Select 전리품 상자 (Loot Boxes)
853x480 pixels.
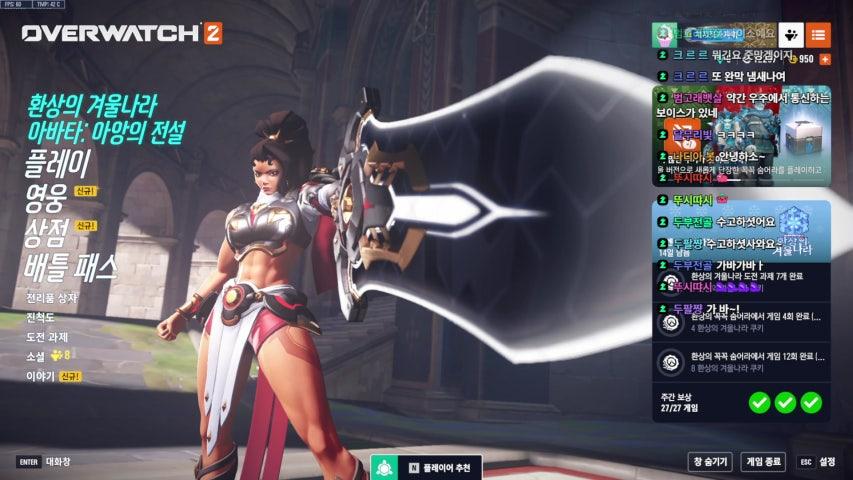tap(51, 298)
